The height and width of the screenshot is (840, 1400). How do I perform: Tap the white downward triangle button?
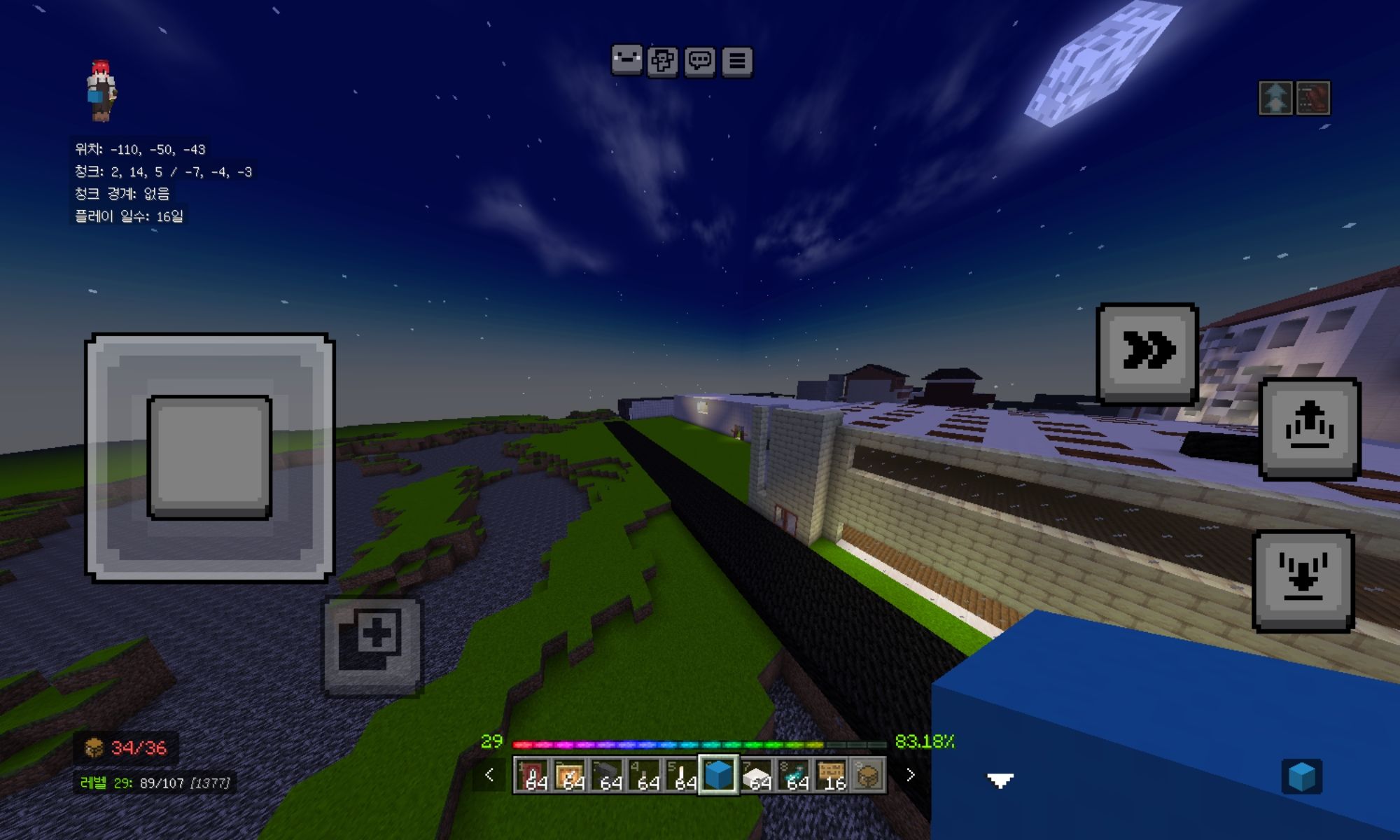coord(1000,780)
